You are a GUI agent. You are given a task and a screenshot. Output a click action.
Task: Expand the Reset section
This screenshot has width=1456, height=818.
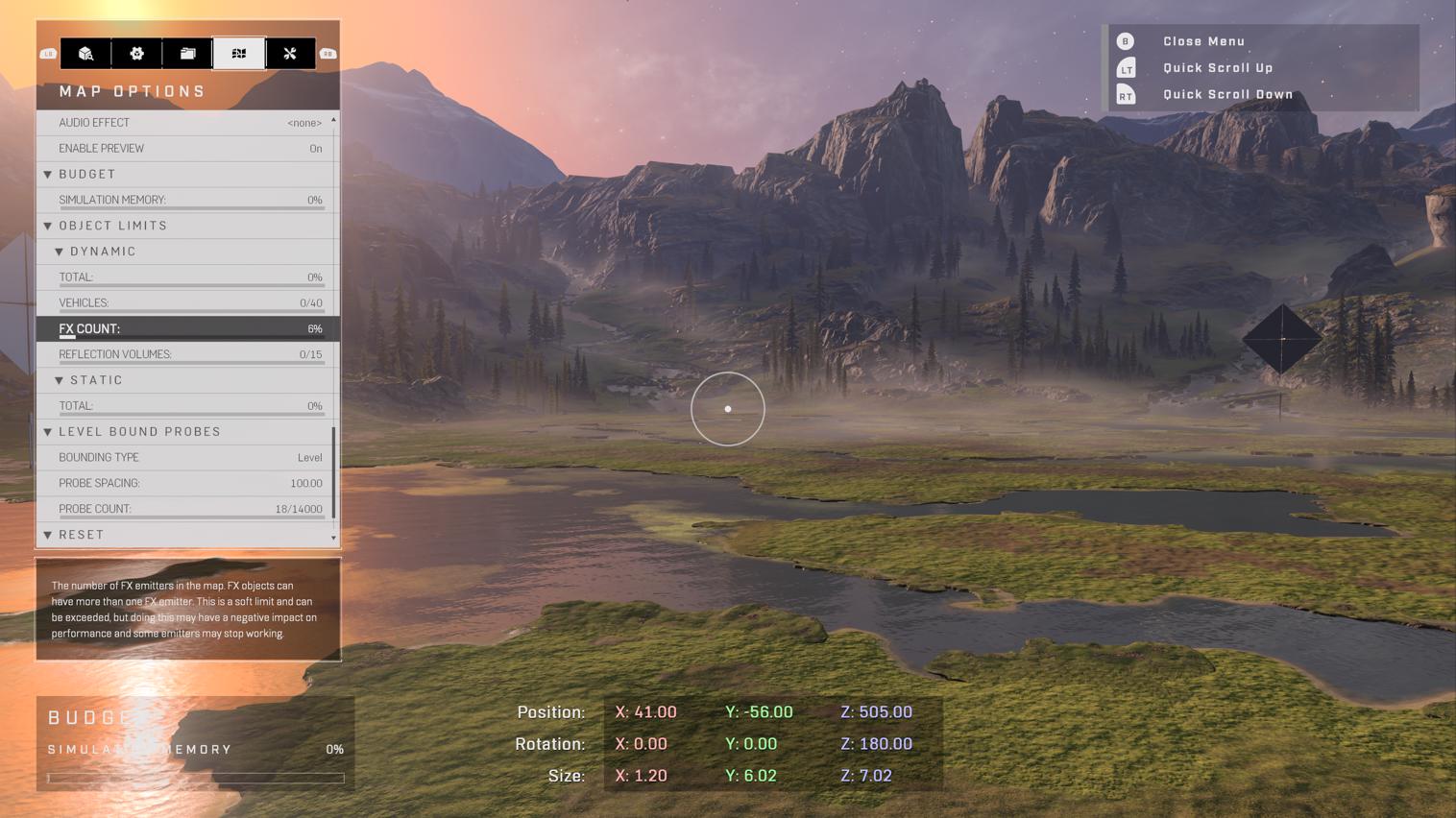pos(81,535)
